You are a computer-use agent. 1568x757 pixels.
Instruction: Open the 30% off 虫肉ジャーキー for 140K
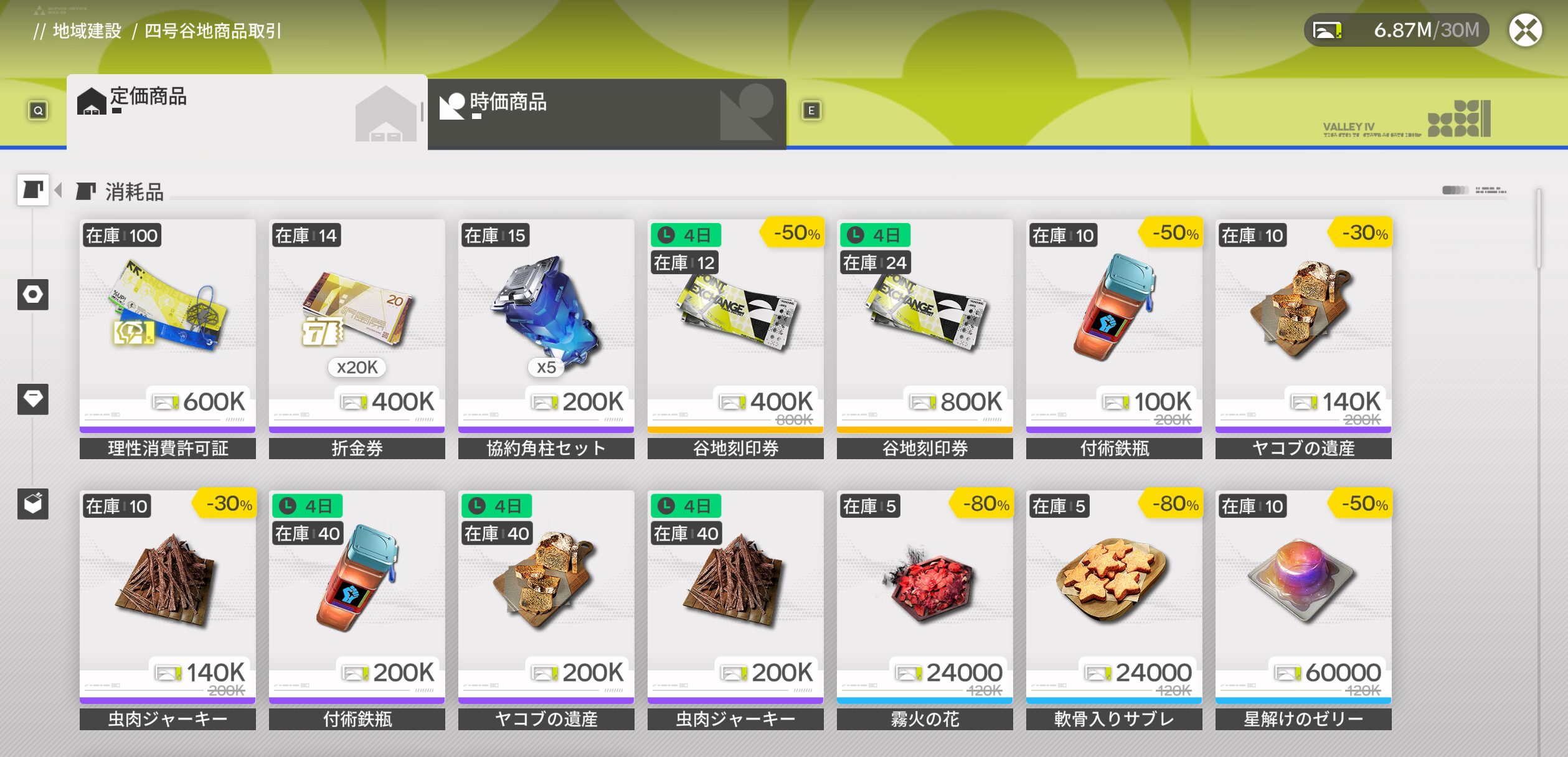tap(168, 596)
